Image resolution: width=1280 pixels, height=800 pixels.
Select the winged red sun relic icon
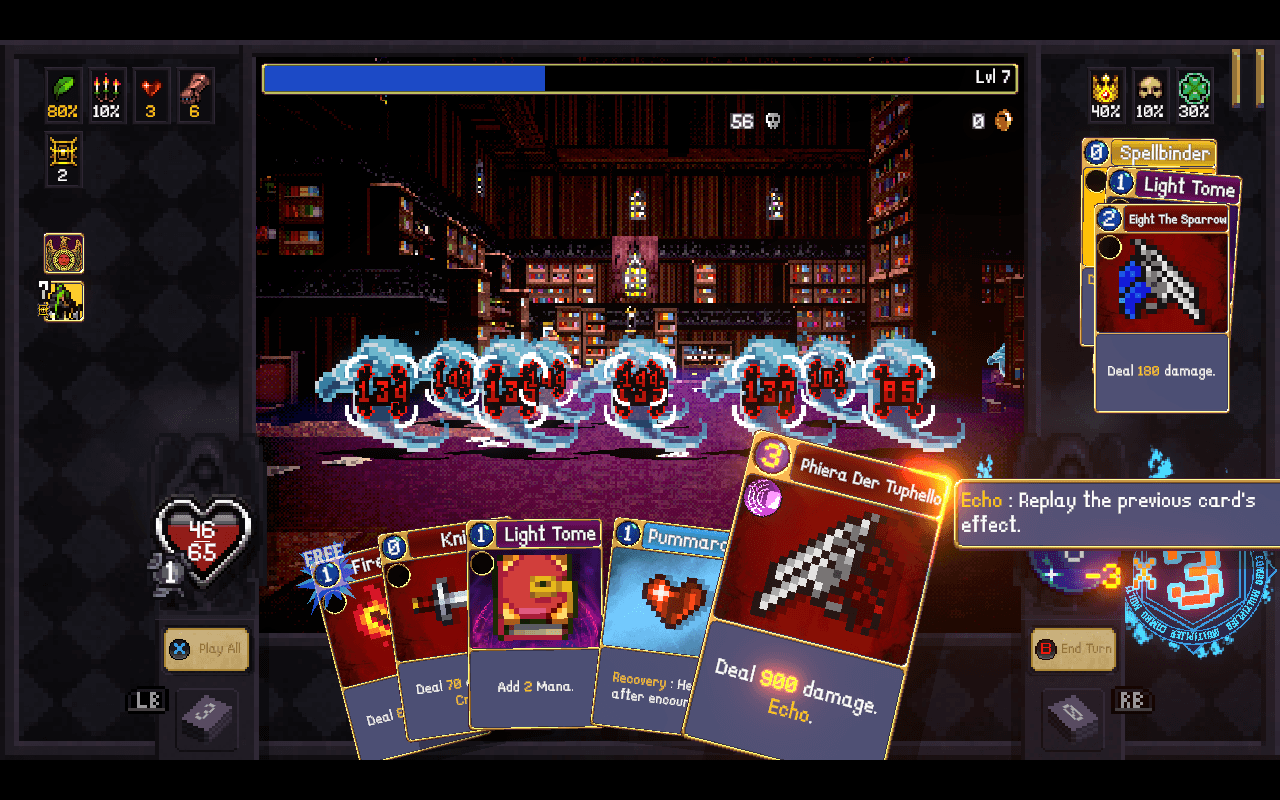click(64, 253)
